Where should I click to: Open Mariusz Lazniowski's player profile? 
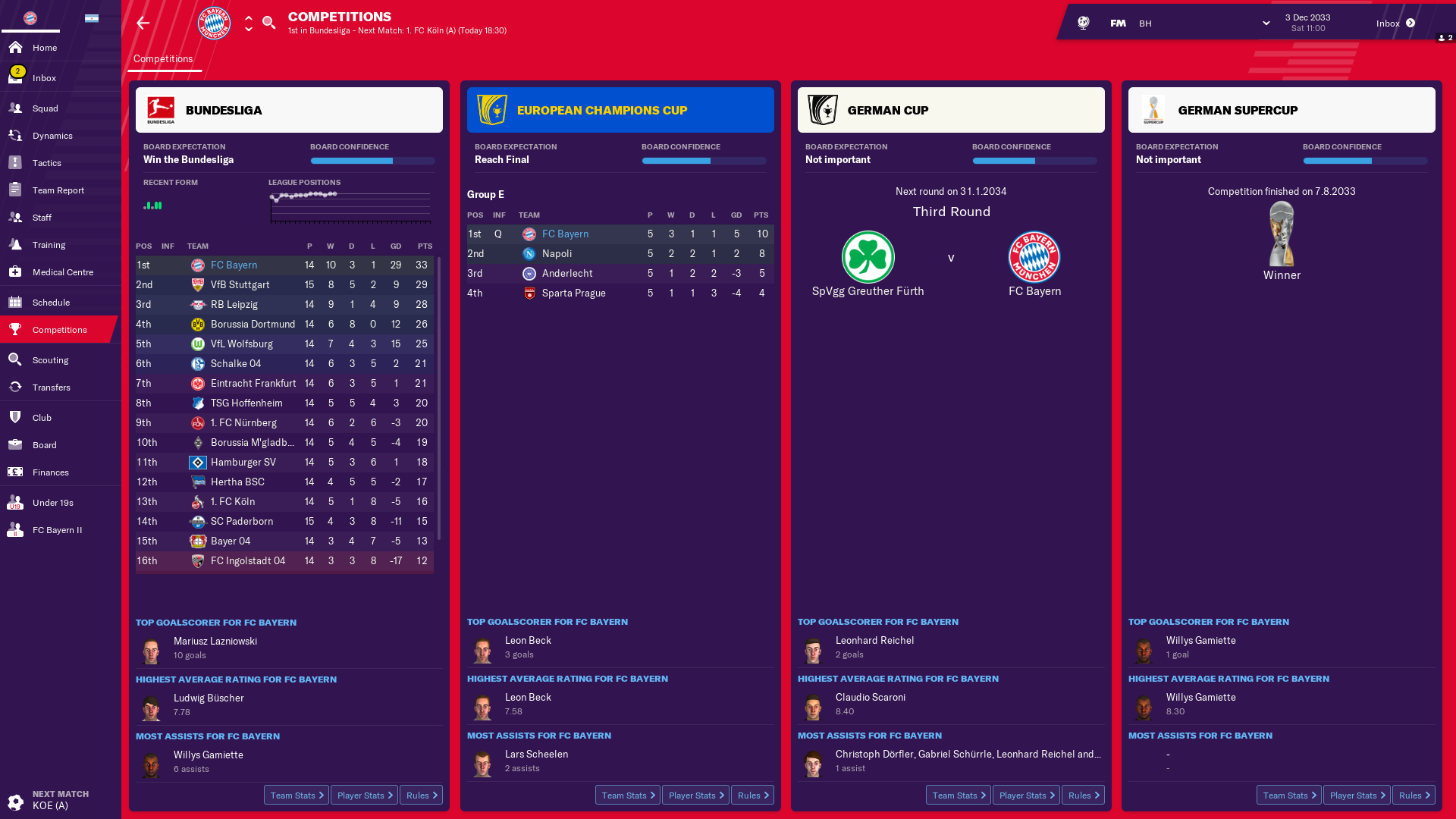[215, 642]
